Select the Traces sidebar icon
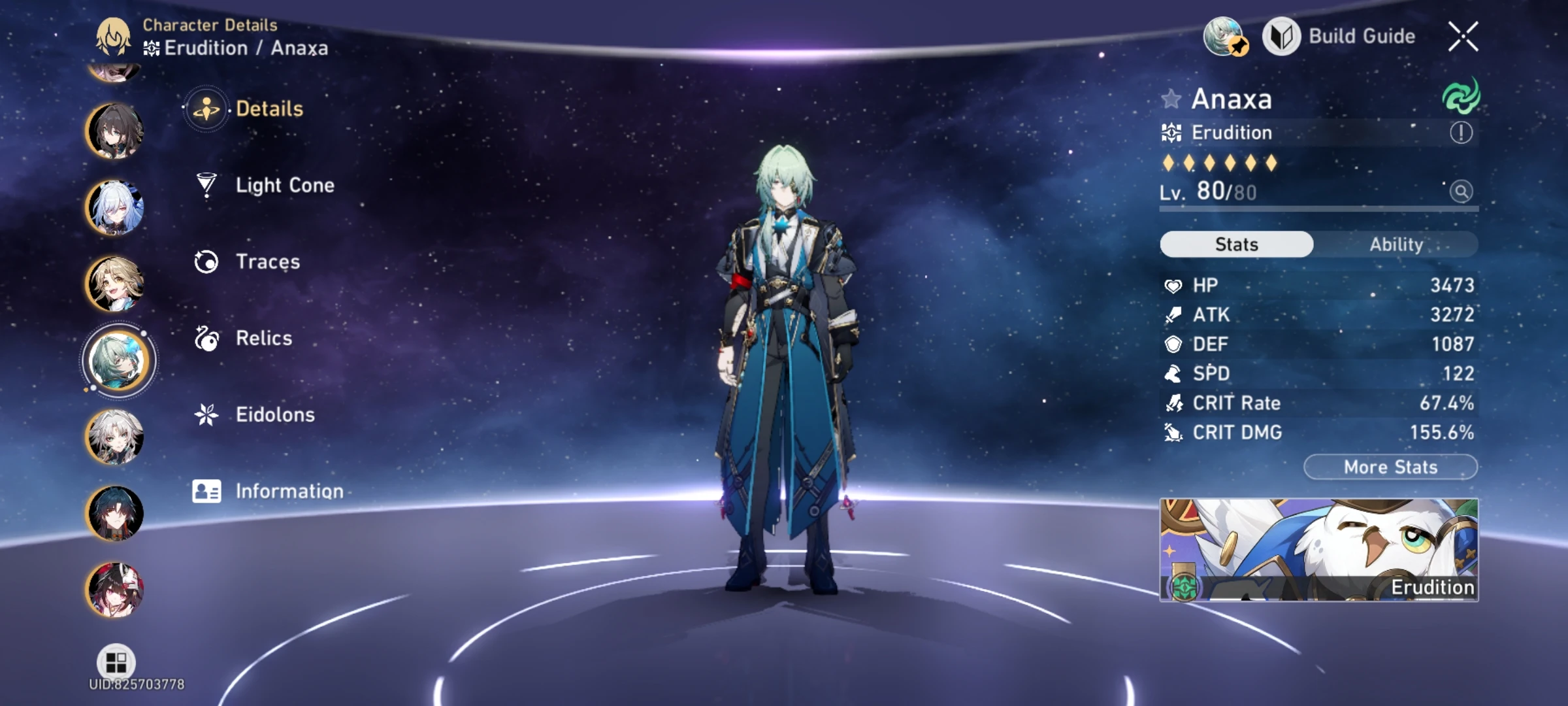Image resolution: width=1568 pixels, height=706 pixels. (x=206, y=261)
